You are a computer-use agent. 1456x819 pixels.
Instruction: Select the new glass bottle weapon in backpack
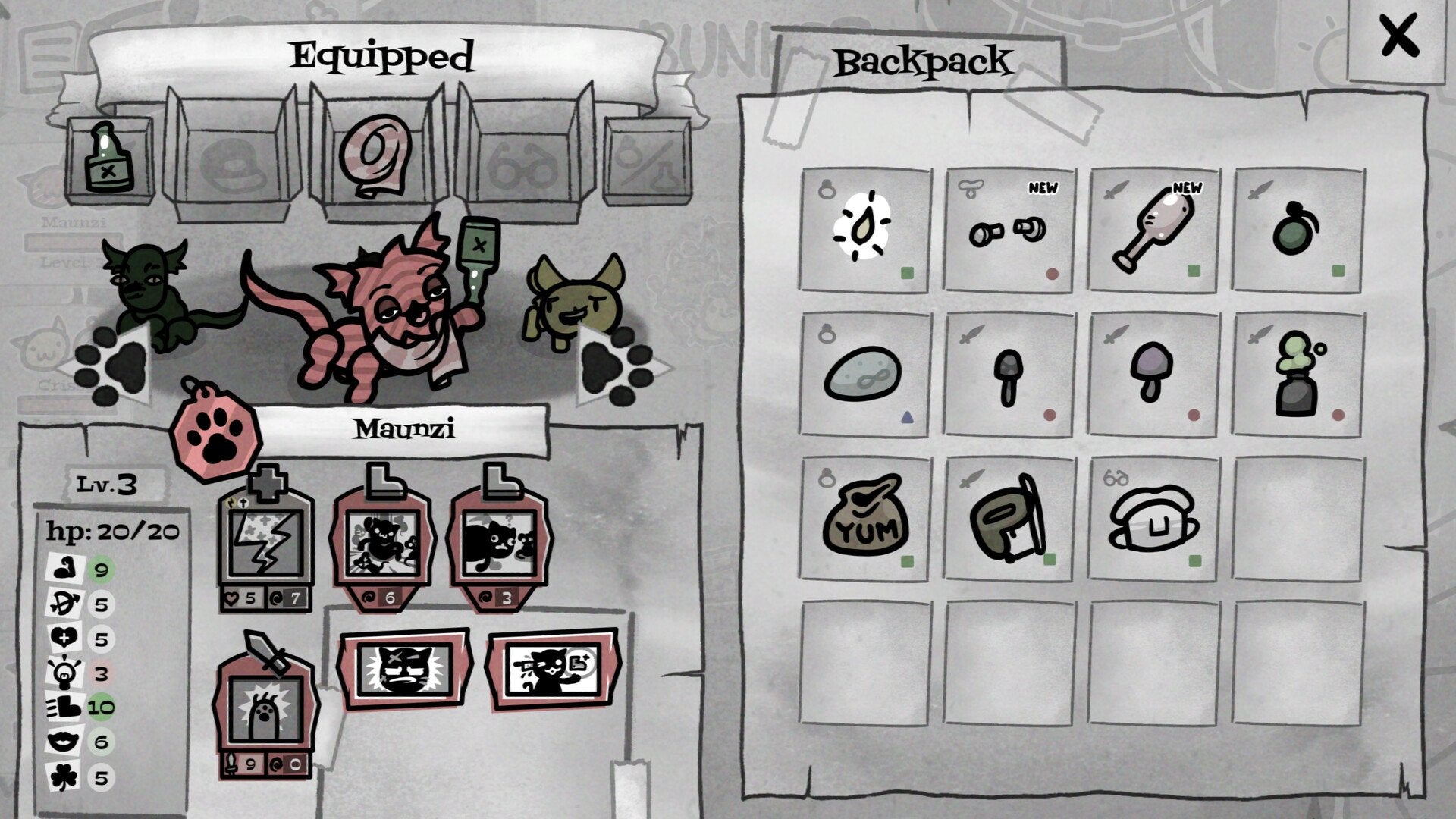[1152, 229]
